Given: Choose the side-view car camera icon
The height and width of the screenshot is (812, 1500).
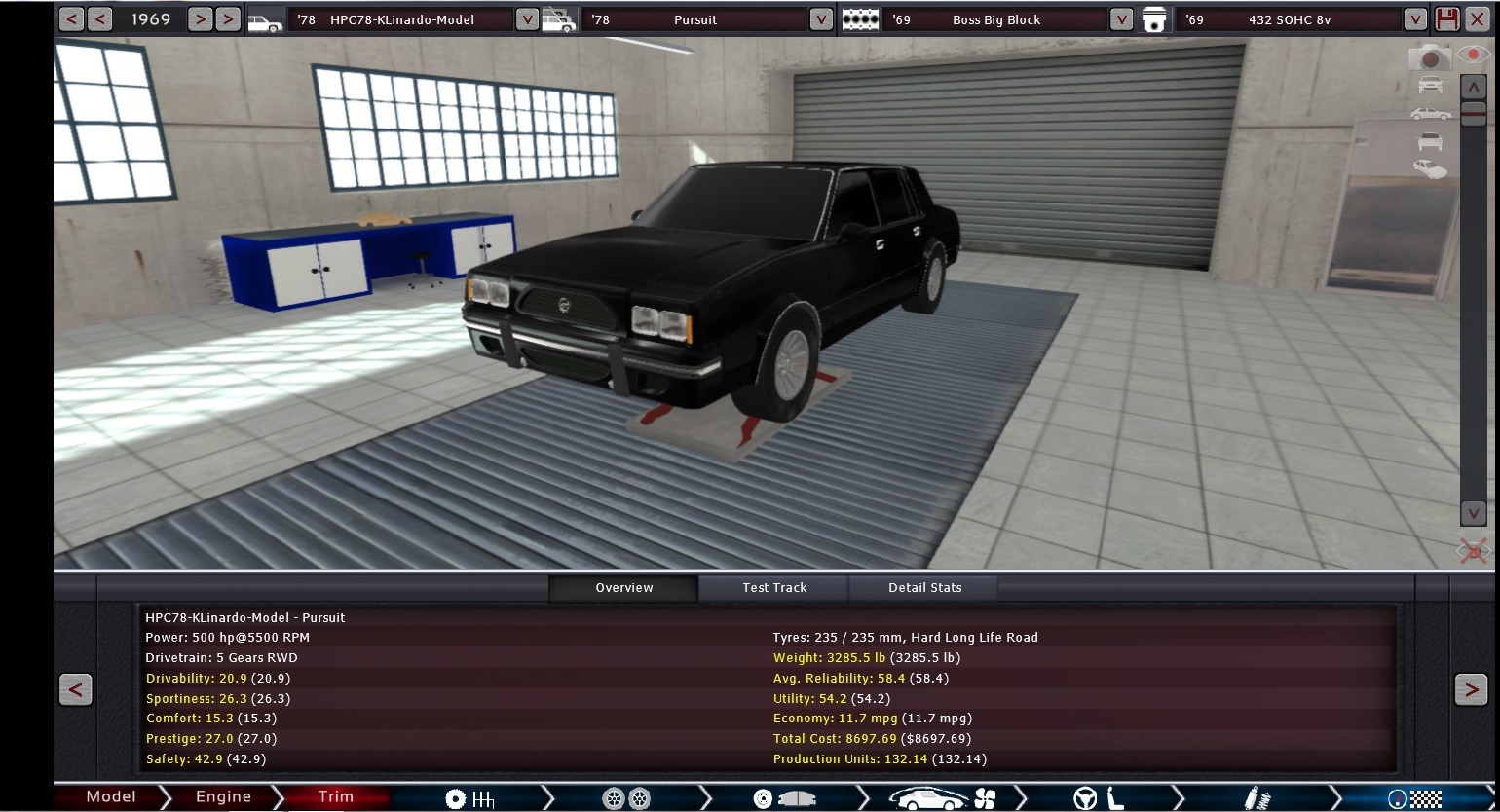Looking at the screenshot, I should (1430, 114).
